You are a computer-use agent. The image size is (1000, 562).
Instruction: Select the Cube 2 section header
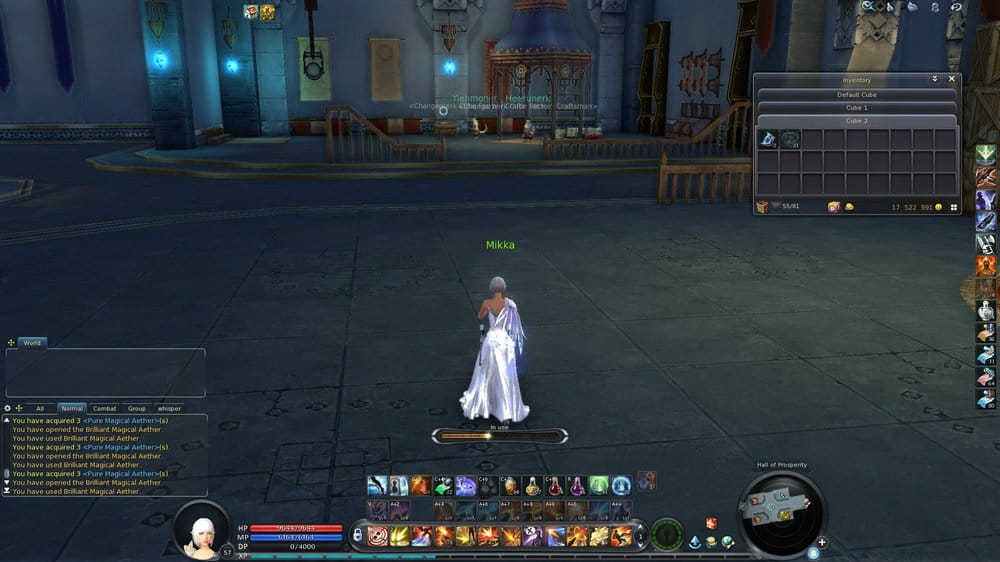856,121
